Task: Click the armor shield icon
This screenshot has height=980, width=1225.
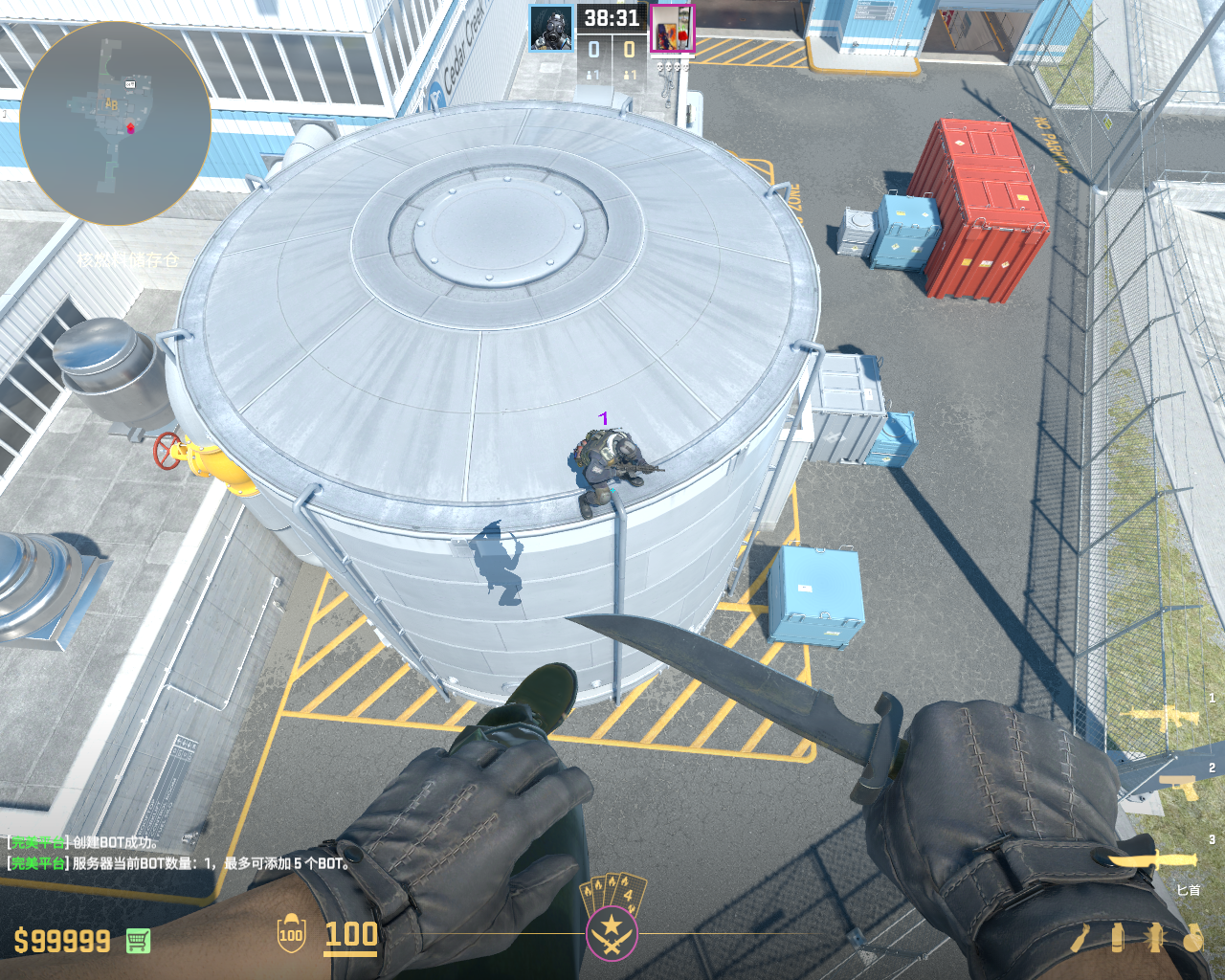Action: (291, 935)
